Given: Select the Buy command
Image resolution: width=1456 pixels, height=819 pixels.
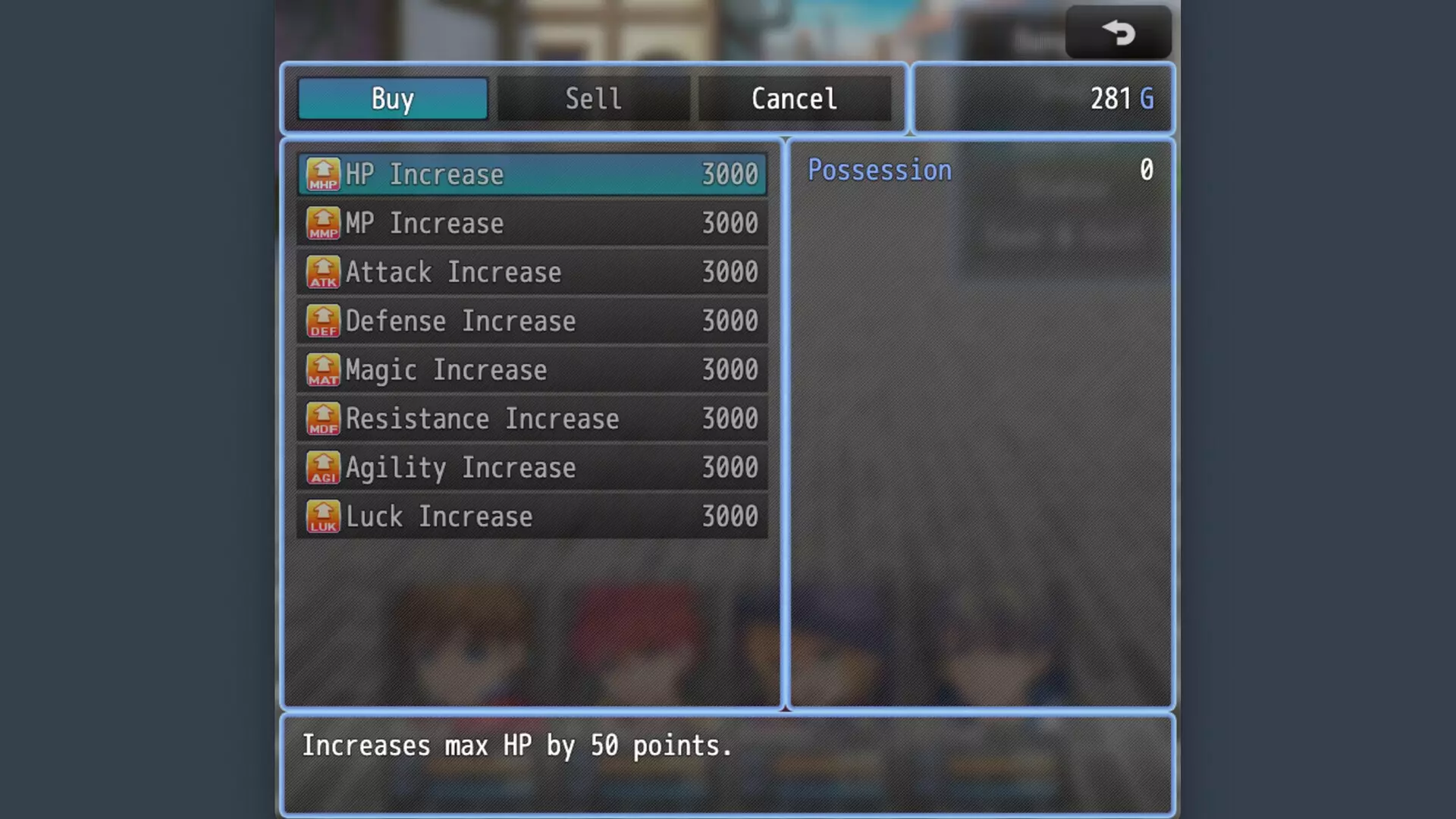Looking at the screenshot, I should click(392, 99).
